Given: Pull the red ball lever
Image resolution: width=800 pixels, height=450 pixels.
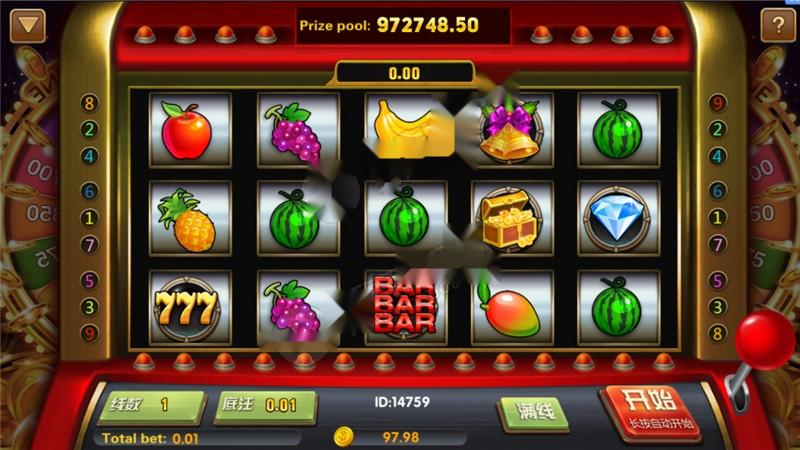Looking at the screenshot, I should click(764, 338).
